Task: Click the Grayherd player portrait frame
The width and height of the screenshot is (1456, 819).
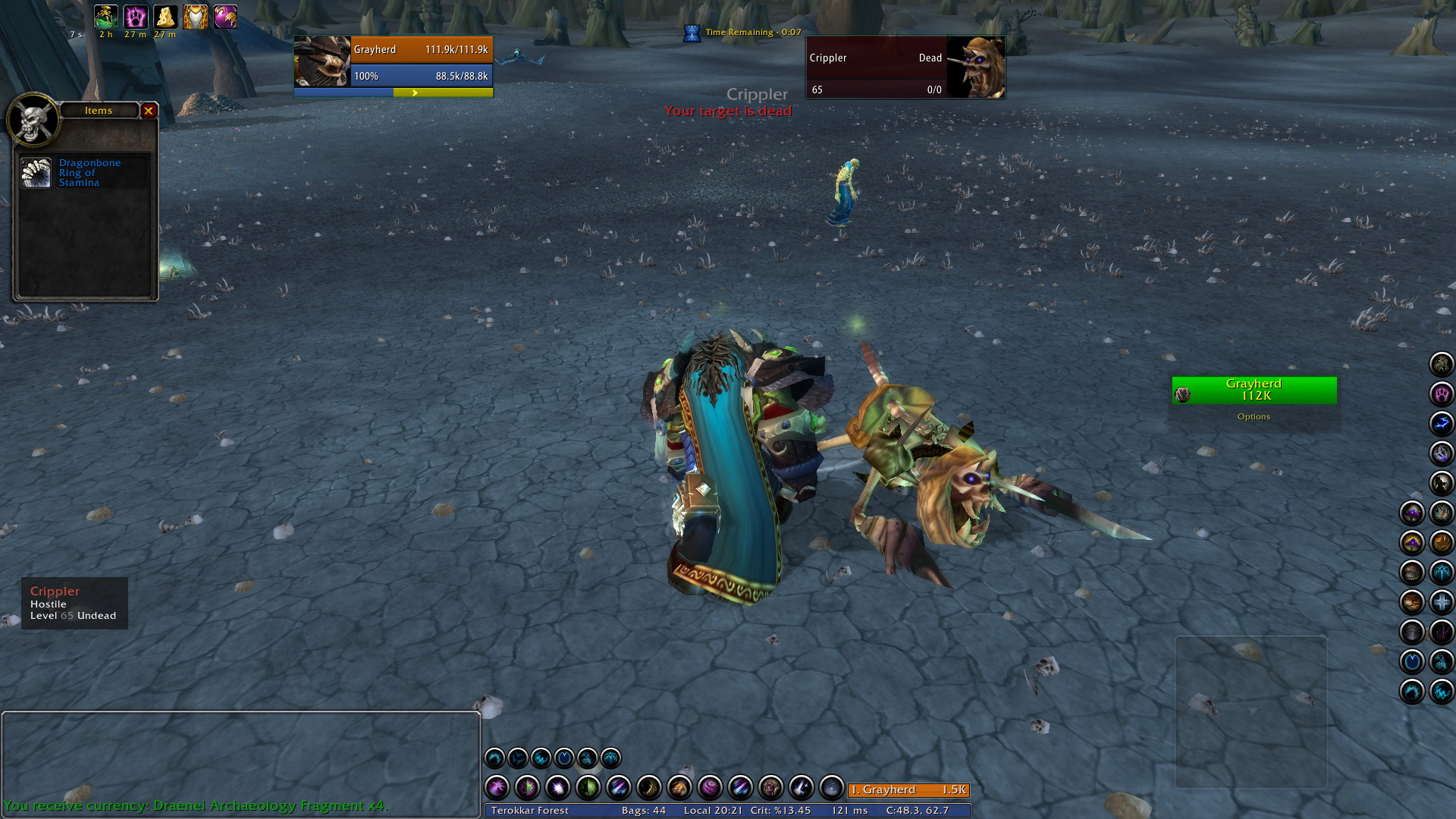Action: (322, 61)
